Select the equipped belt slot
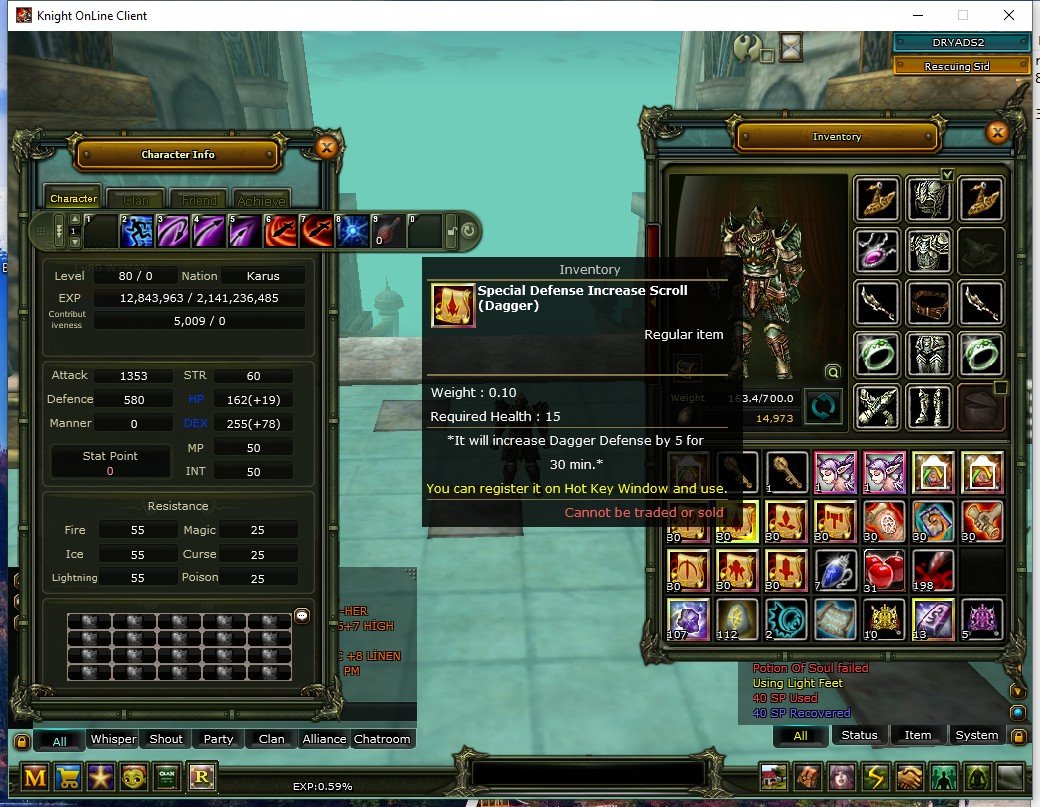Screen dimensions: 1040x807 click(928, 301)
